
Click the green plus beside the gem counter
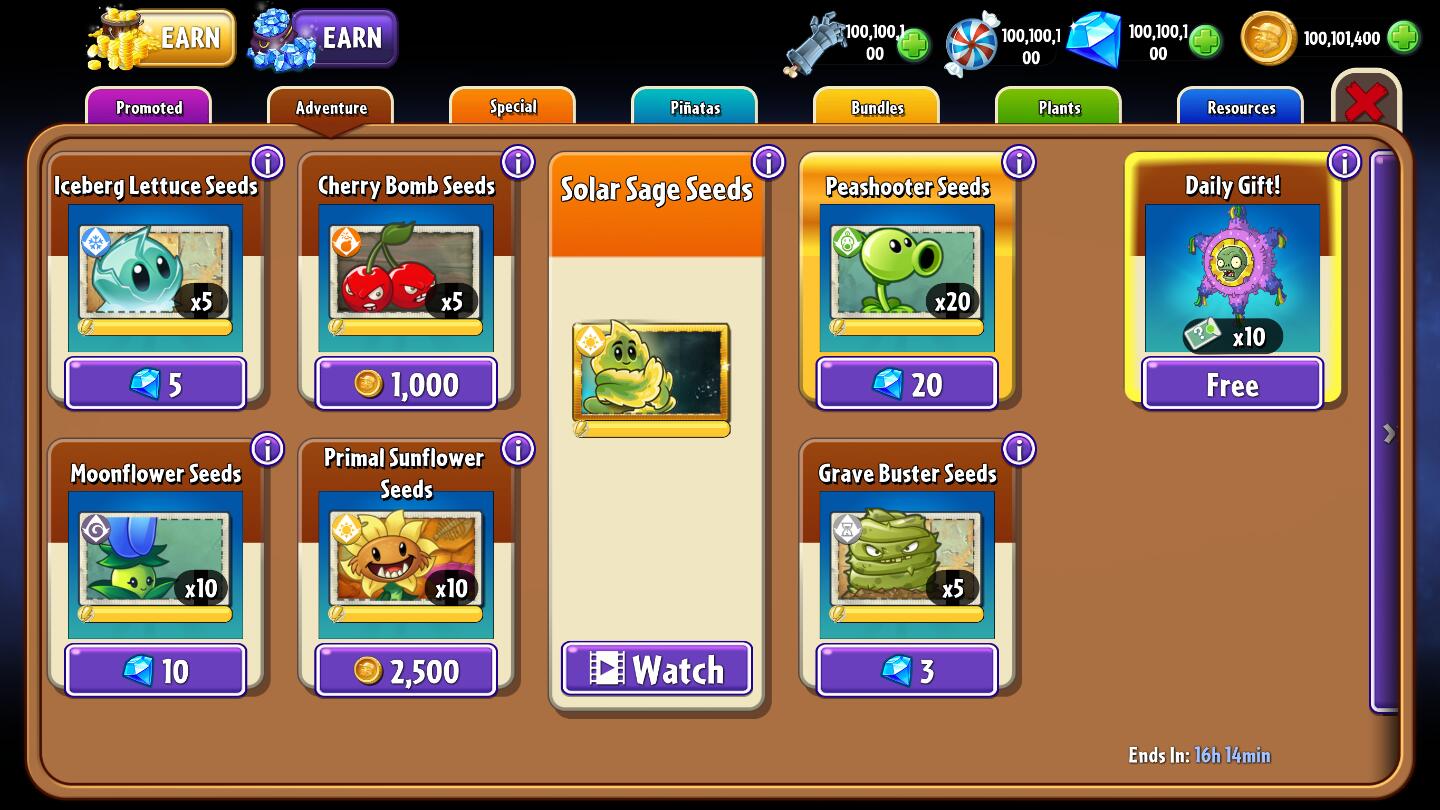tap(1204, 41)
